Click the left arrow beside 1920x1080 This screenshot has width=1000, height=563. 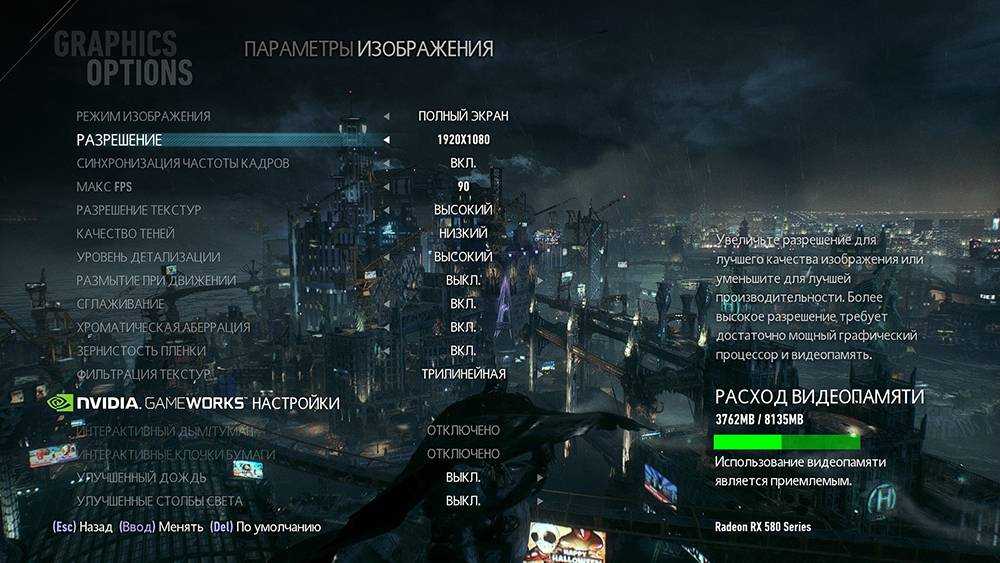click(387, 140)
